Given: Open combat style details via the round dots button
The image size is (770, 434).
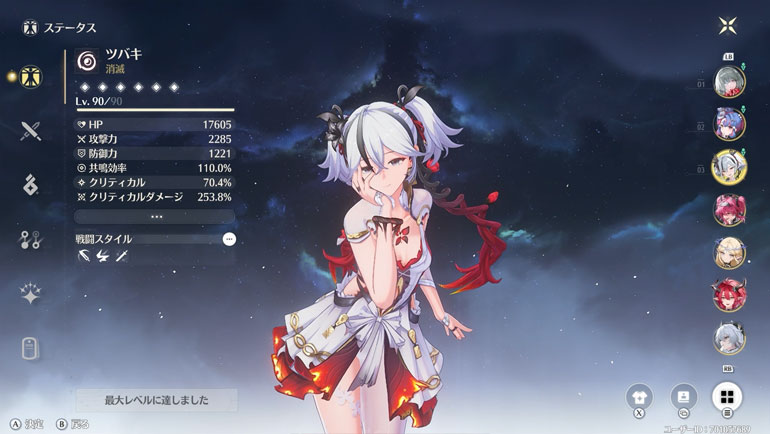Looking at the screenshot, I should (229, 239).
